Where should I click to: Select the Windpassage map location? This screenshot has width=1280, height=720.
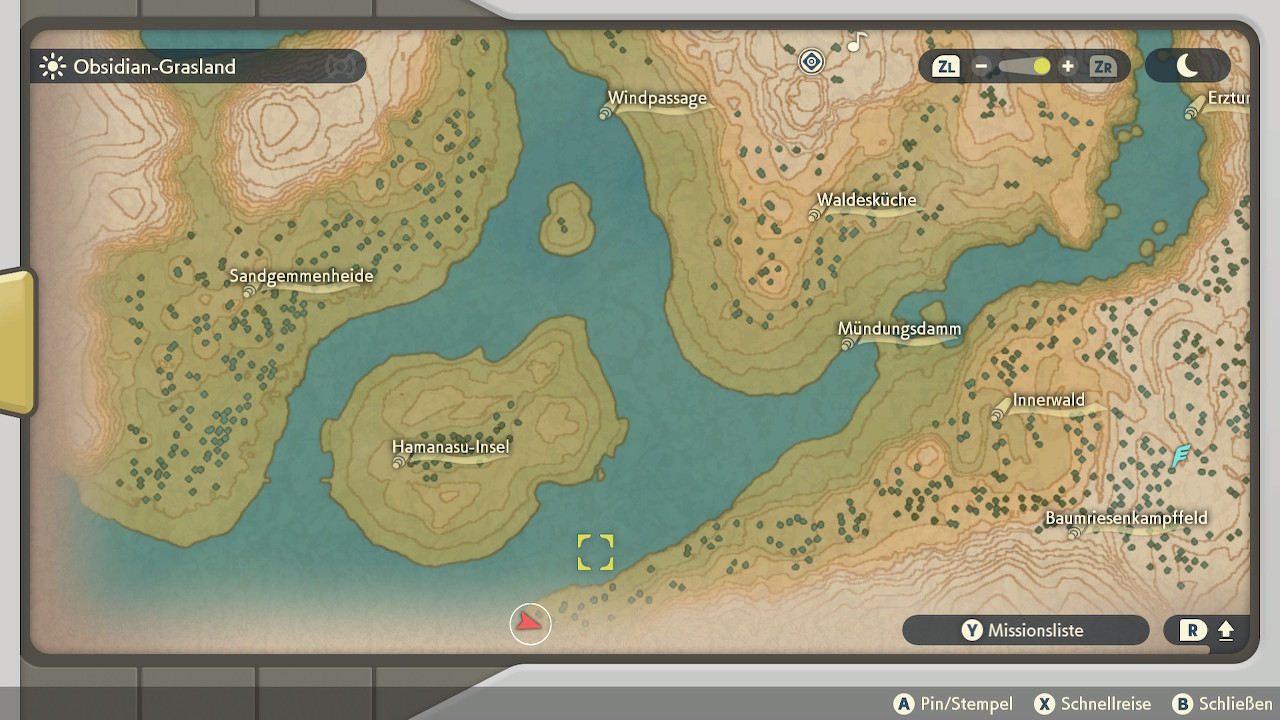[x=657, y=99]
